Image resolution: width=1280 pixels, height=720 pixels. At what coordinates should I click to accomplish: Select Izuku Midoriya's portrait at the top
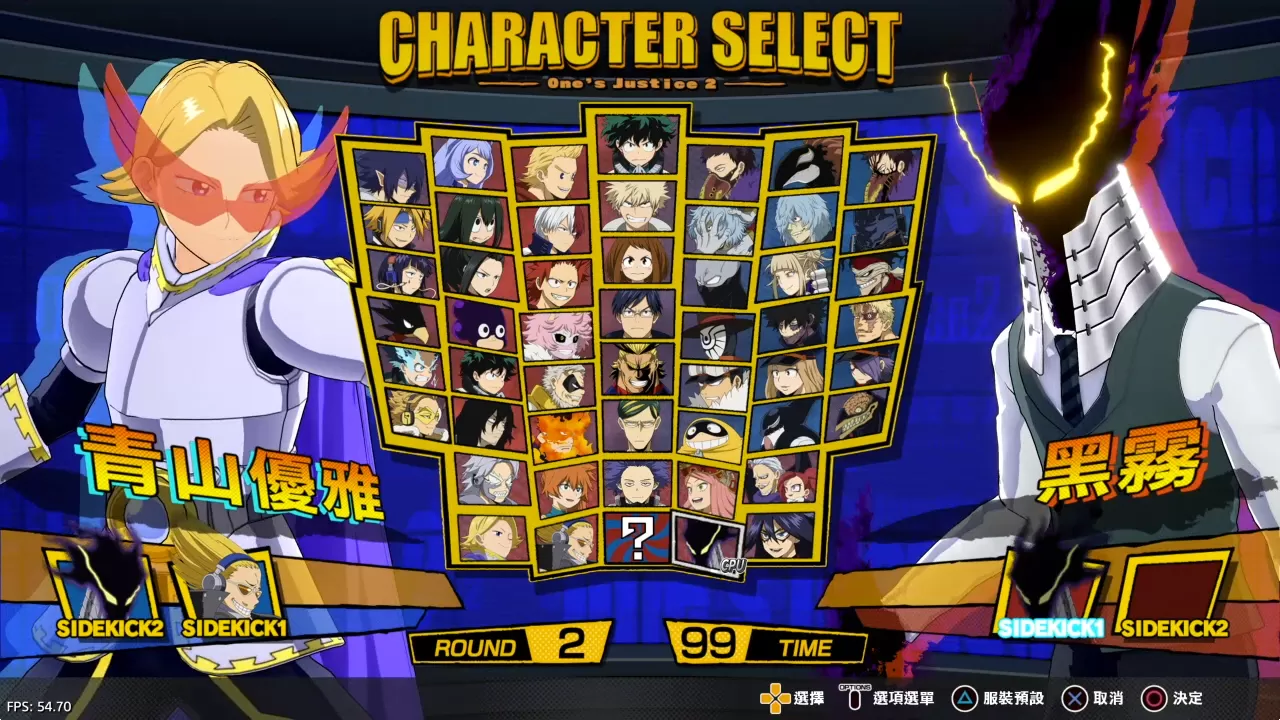[x=636, y=146]
